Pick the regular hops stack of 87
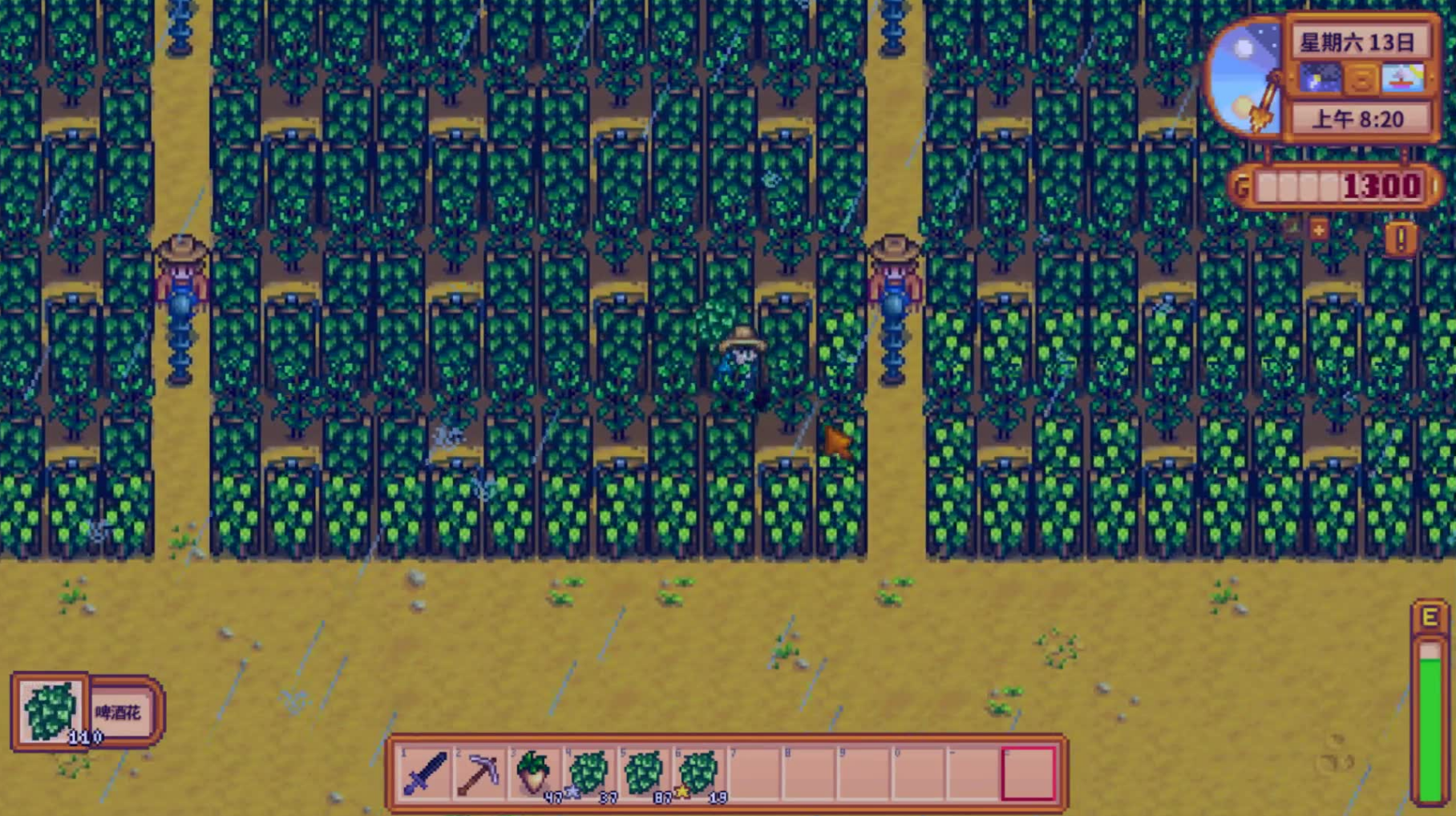Image resolution: width=1456 pixels, height=816 pixels. (x=643, y=773)
